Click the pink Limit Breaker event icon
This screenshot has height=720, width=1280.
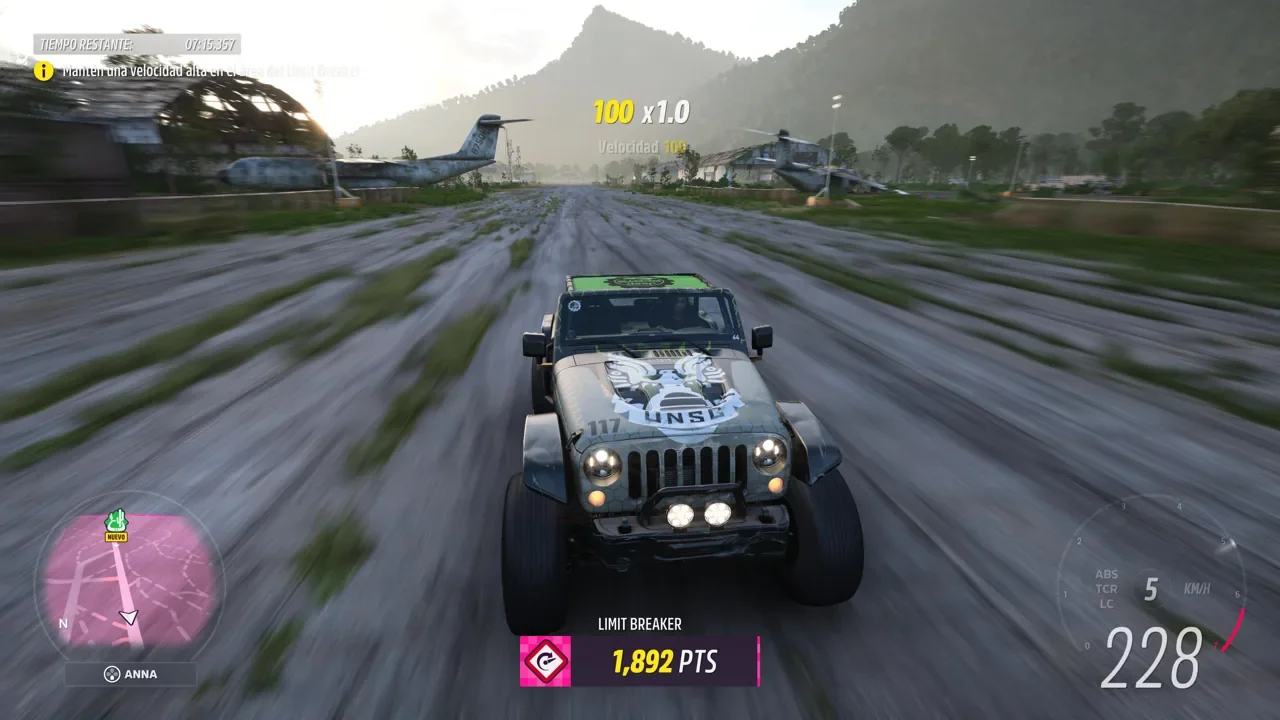tap(545, 661)
